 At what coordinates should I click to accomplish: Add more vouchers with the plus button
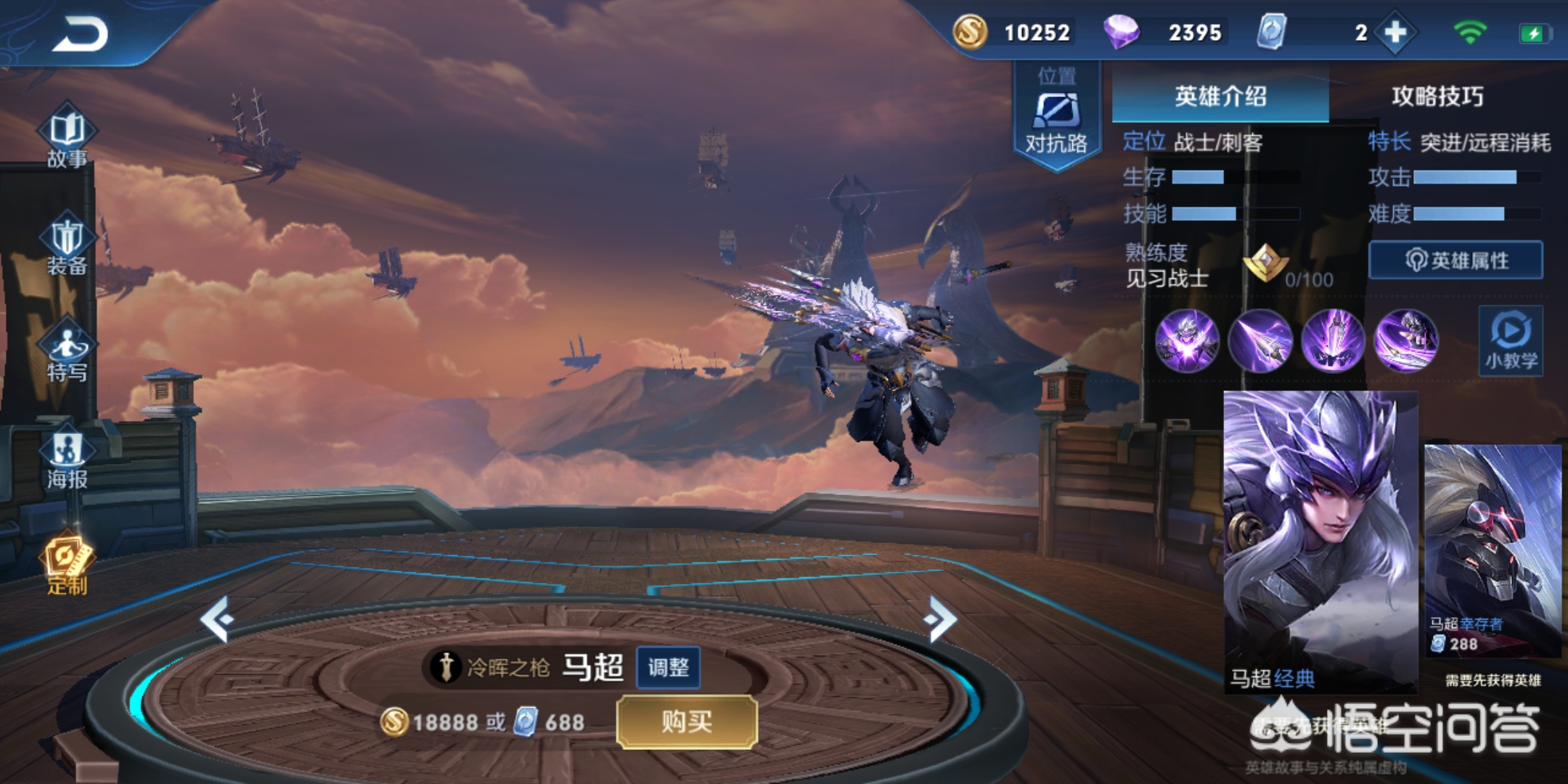point(1395,33)
